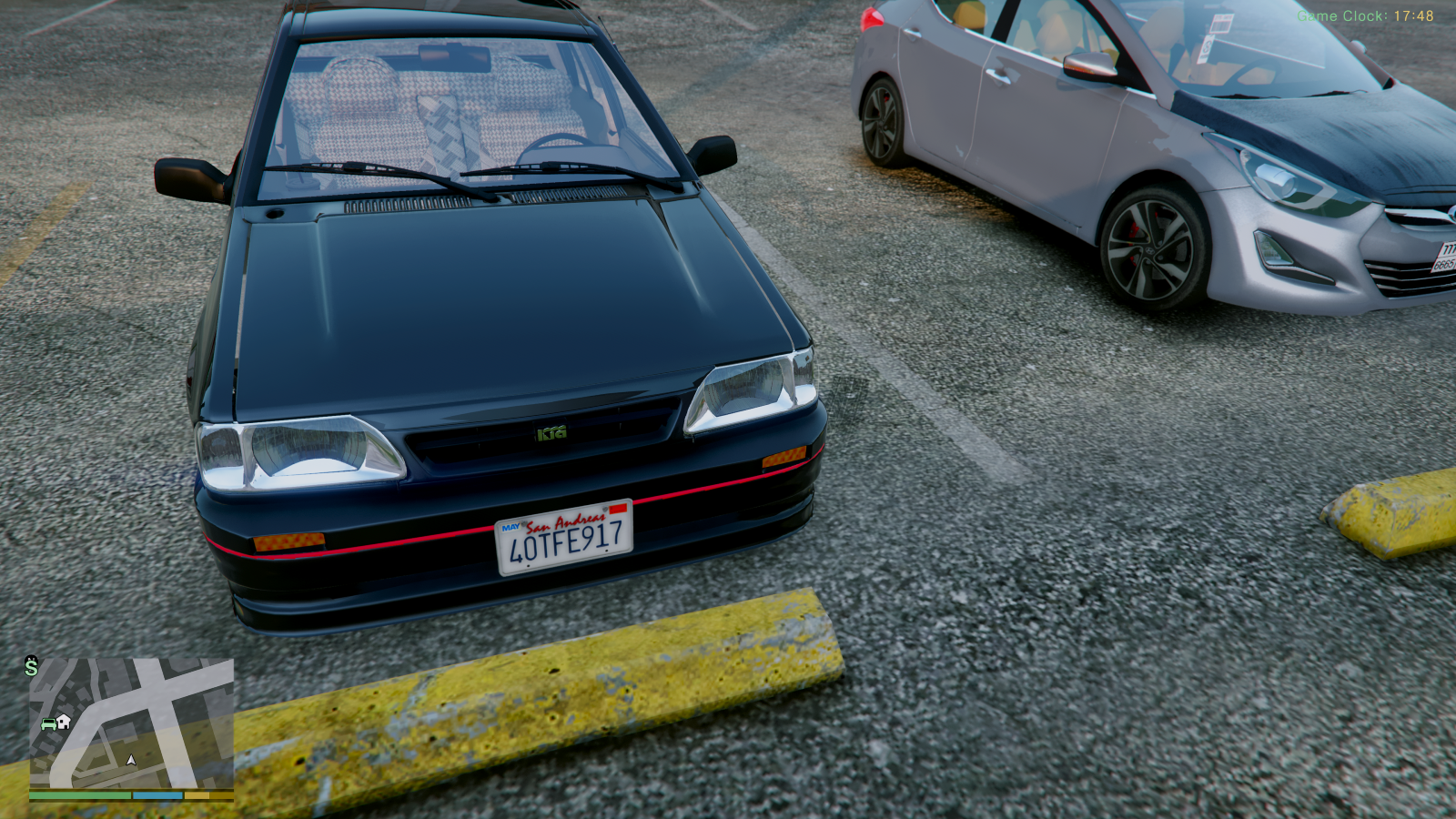Select the green car blip on minimap
This screenshot has height=819, width=1456.
[48, 724]
